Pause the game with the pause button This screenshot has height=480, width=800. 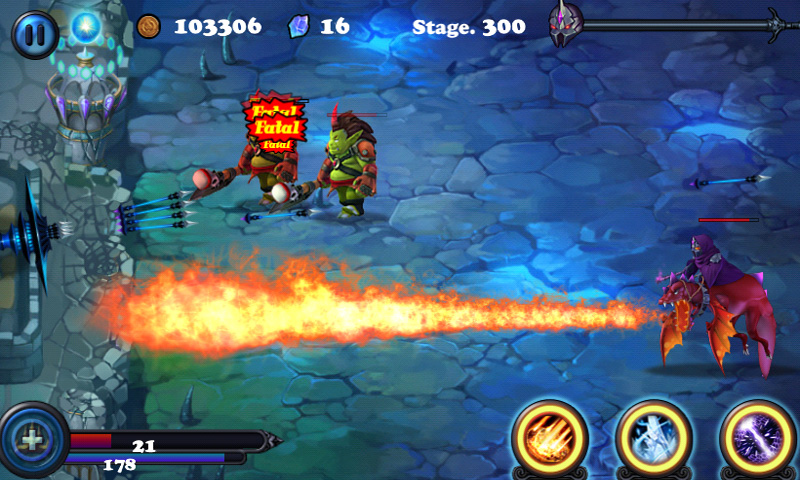36,34
